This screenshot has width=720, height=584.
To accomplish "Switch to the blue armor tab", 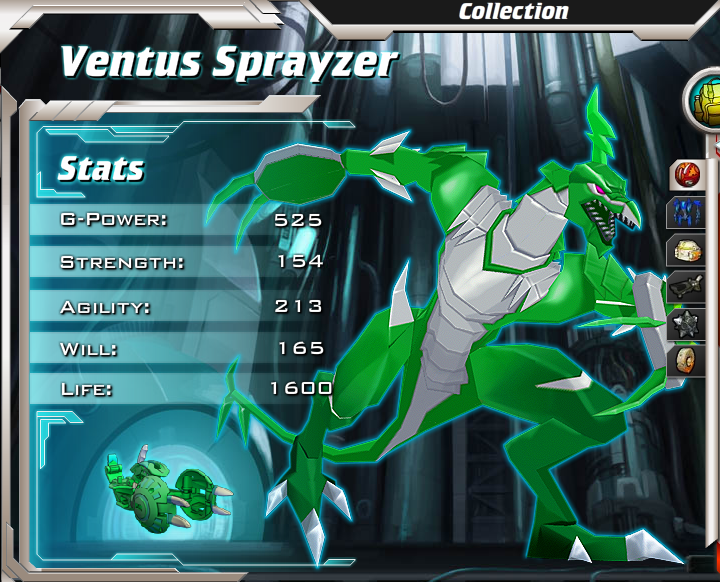I will point(688,213).
